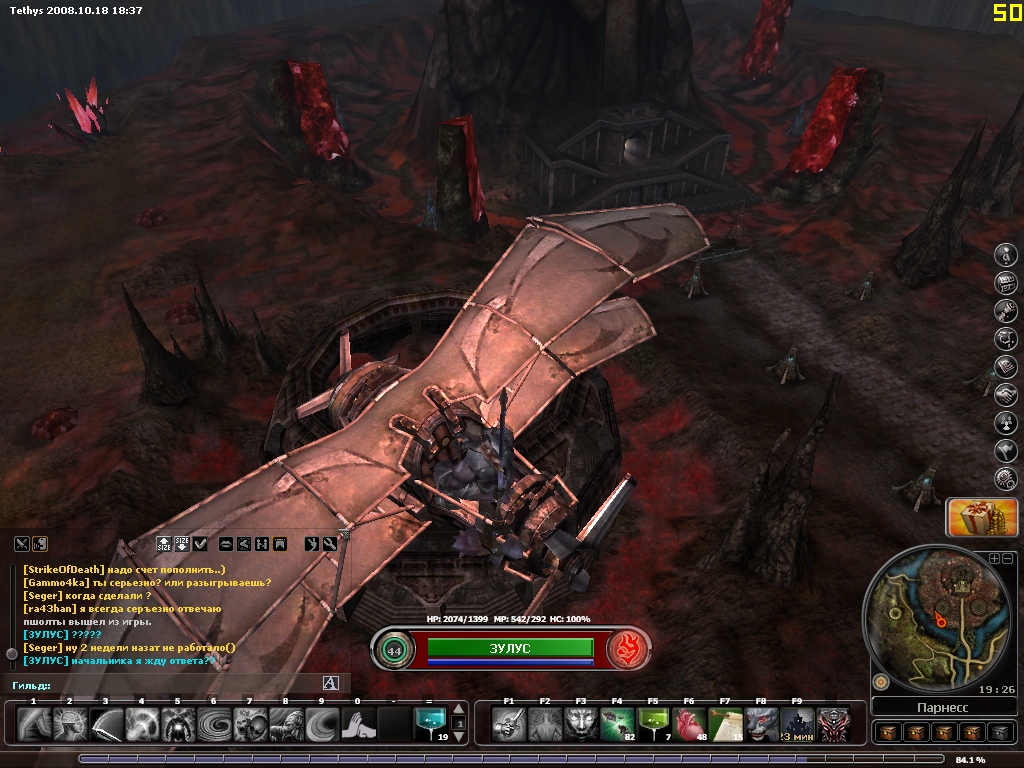Use the teal potion with 19 charges
The height and width of the screenshot is (768, 1024).
[430, 724]
